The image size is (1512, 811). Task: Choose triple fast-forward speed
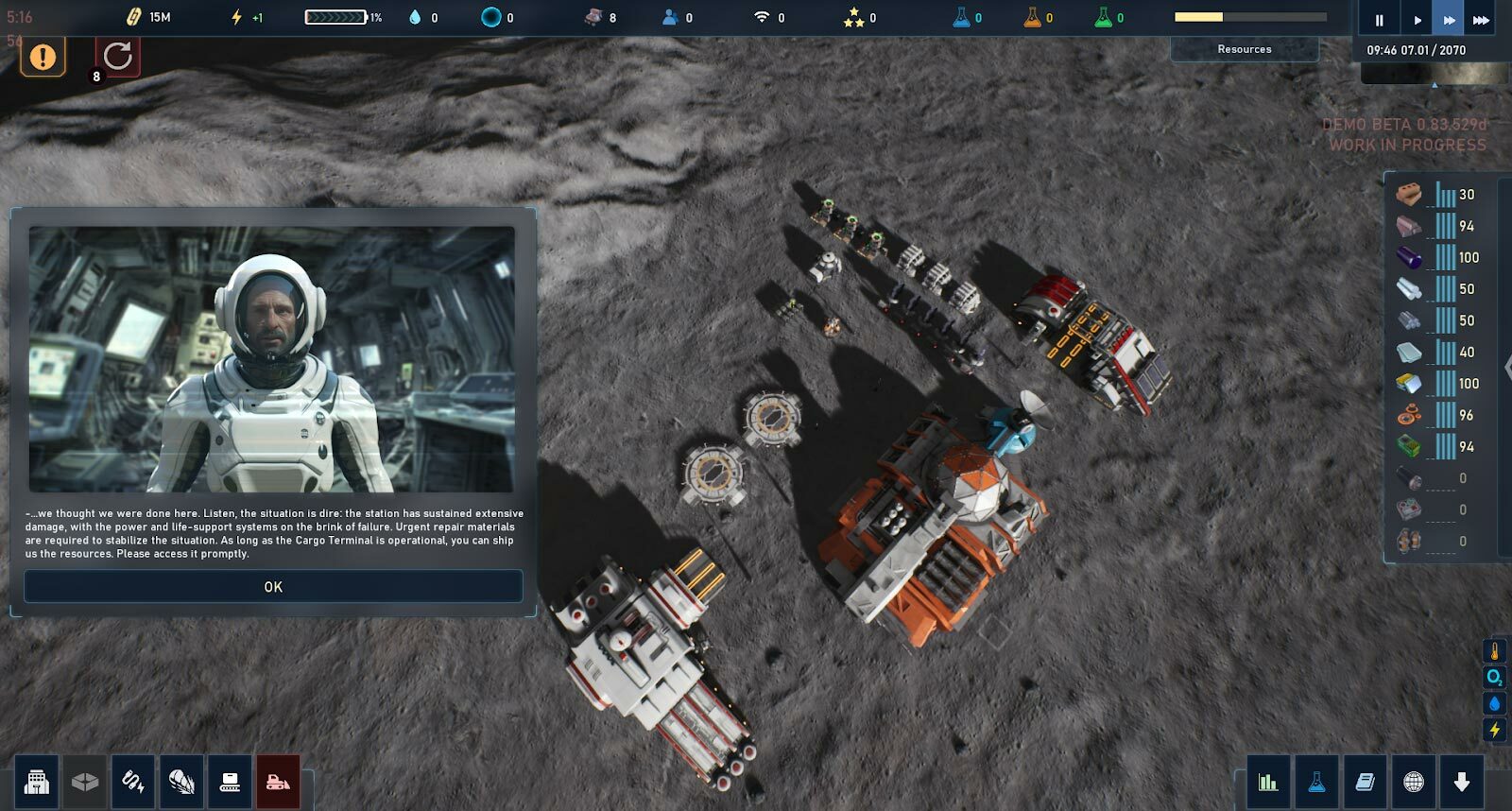point(1481,20)
